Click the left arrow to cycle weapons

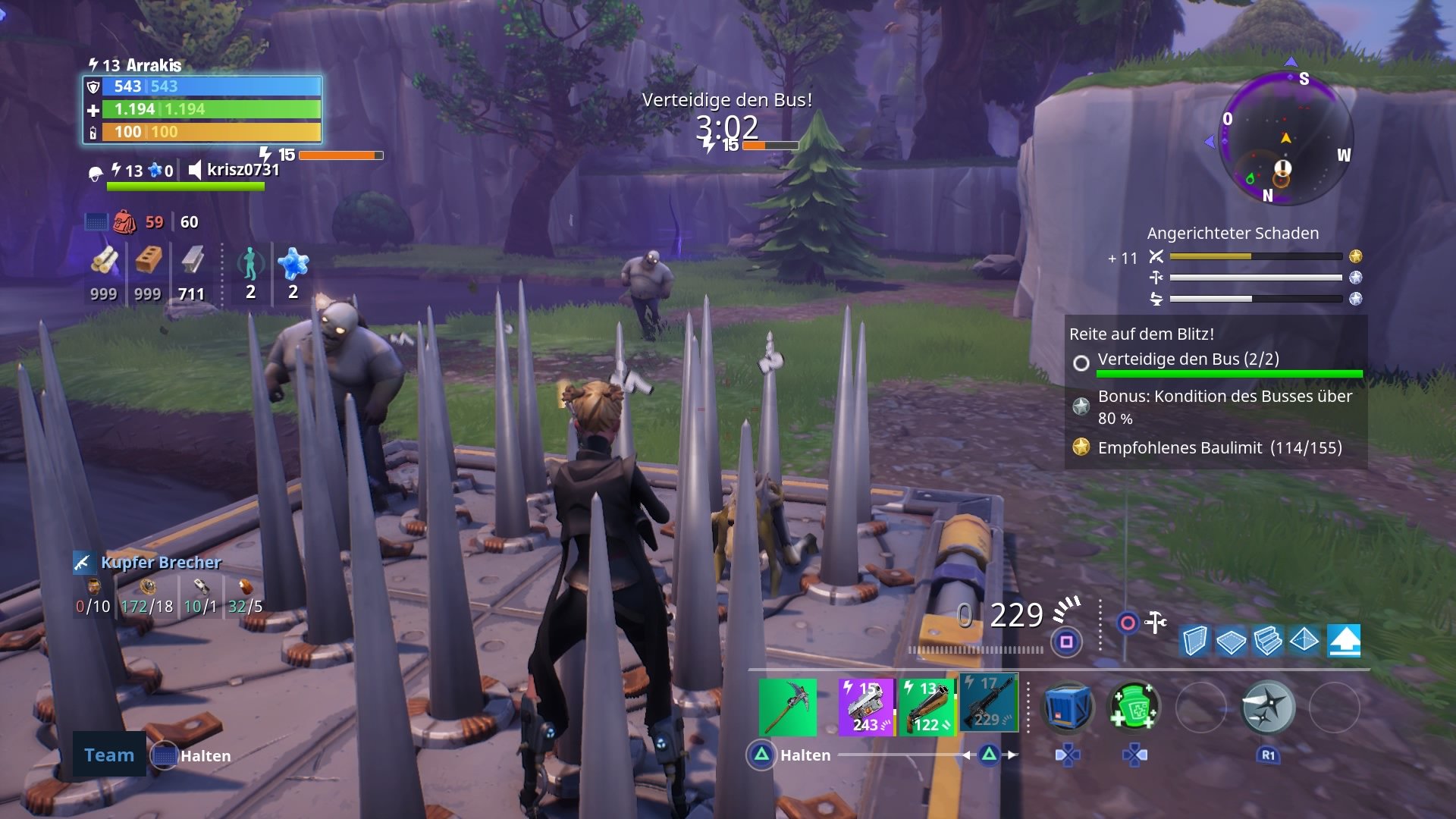[x=968, y=755]
